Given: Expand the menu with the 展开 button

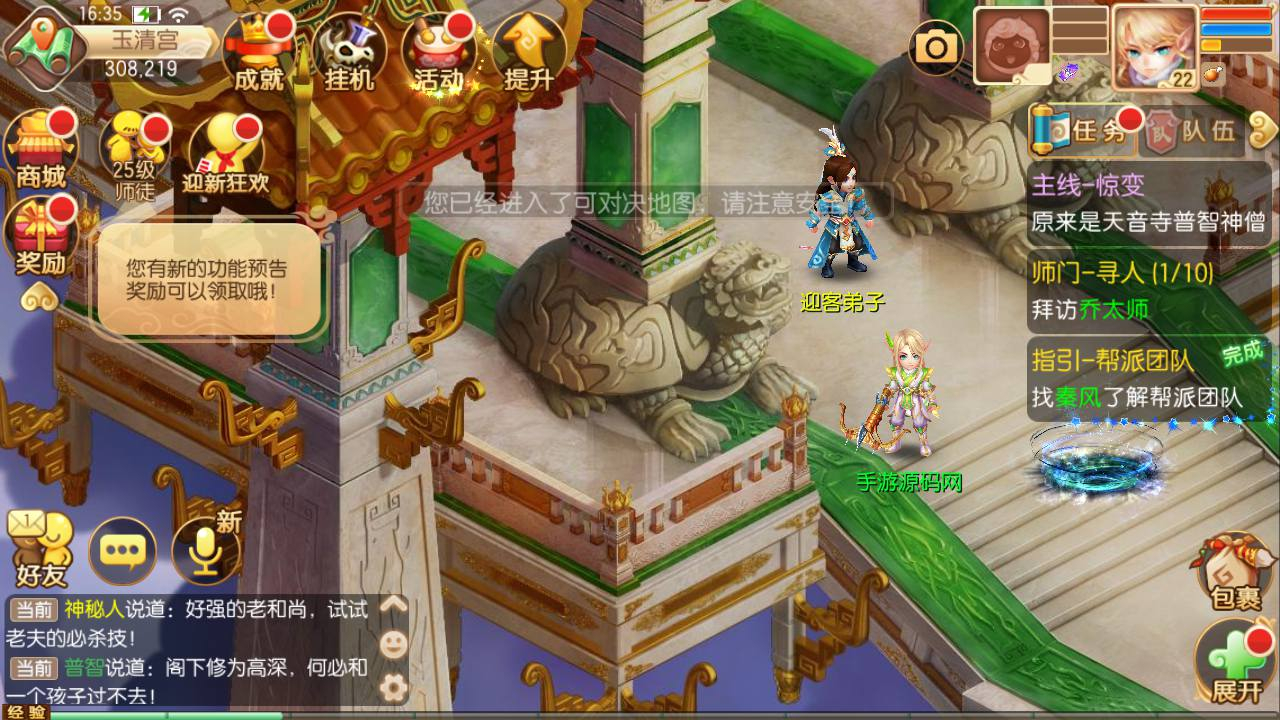Looking at the screenshot, I should coord(1237,662).
